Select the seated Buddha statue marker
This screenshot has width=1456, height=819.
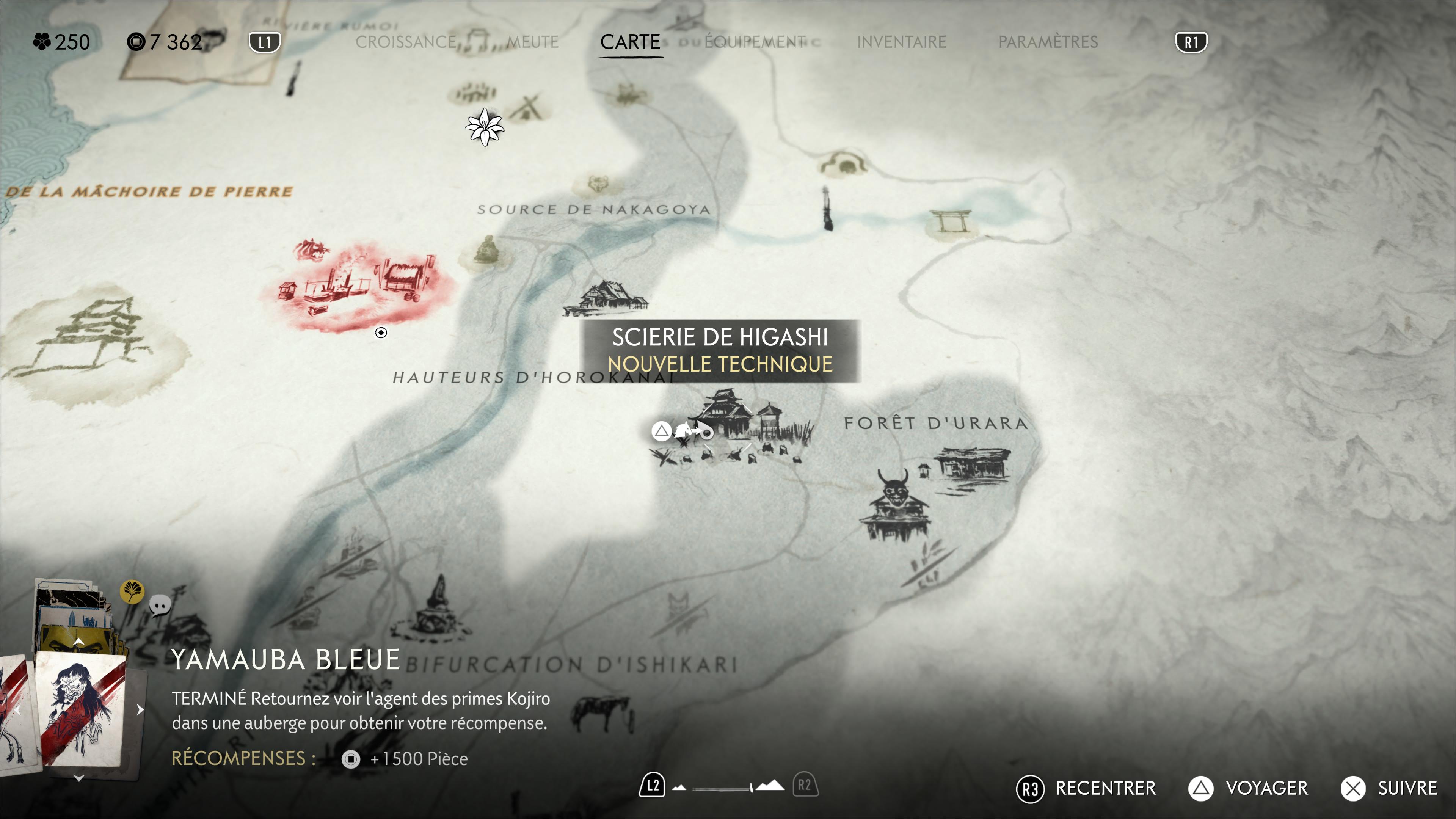click(486, 250)
